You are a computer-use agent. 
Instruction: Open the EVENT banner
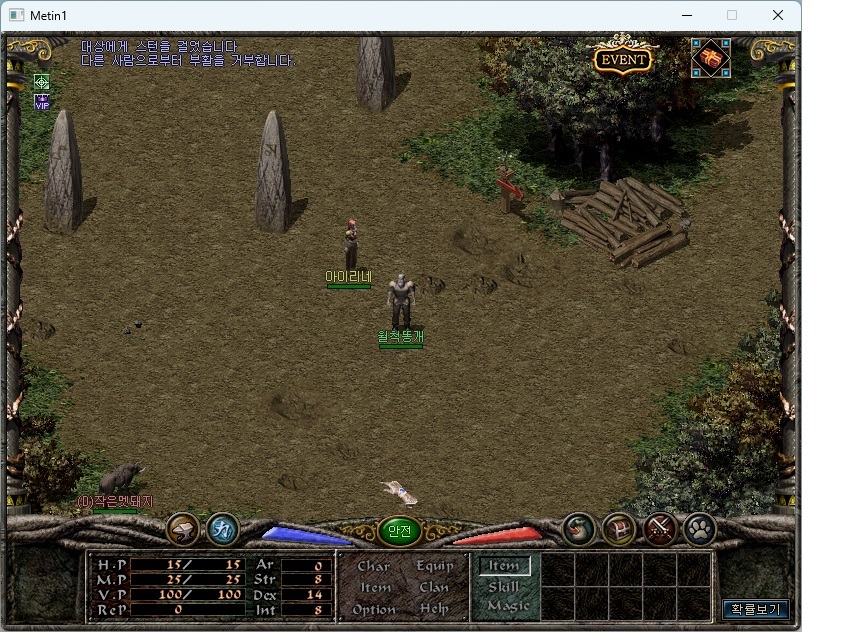622,59
